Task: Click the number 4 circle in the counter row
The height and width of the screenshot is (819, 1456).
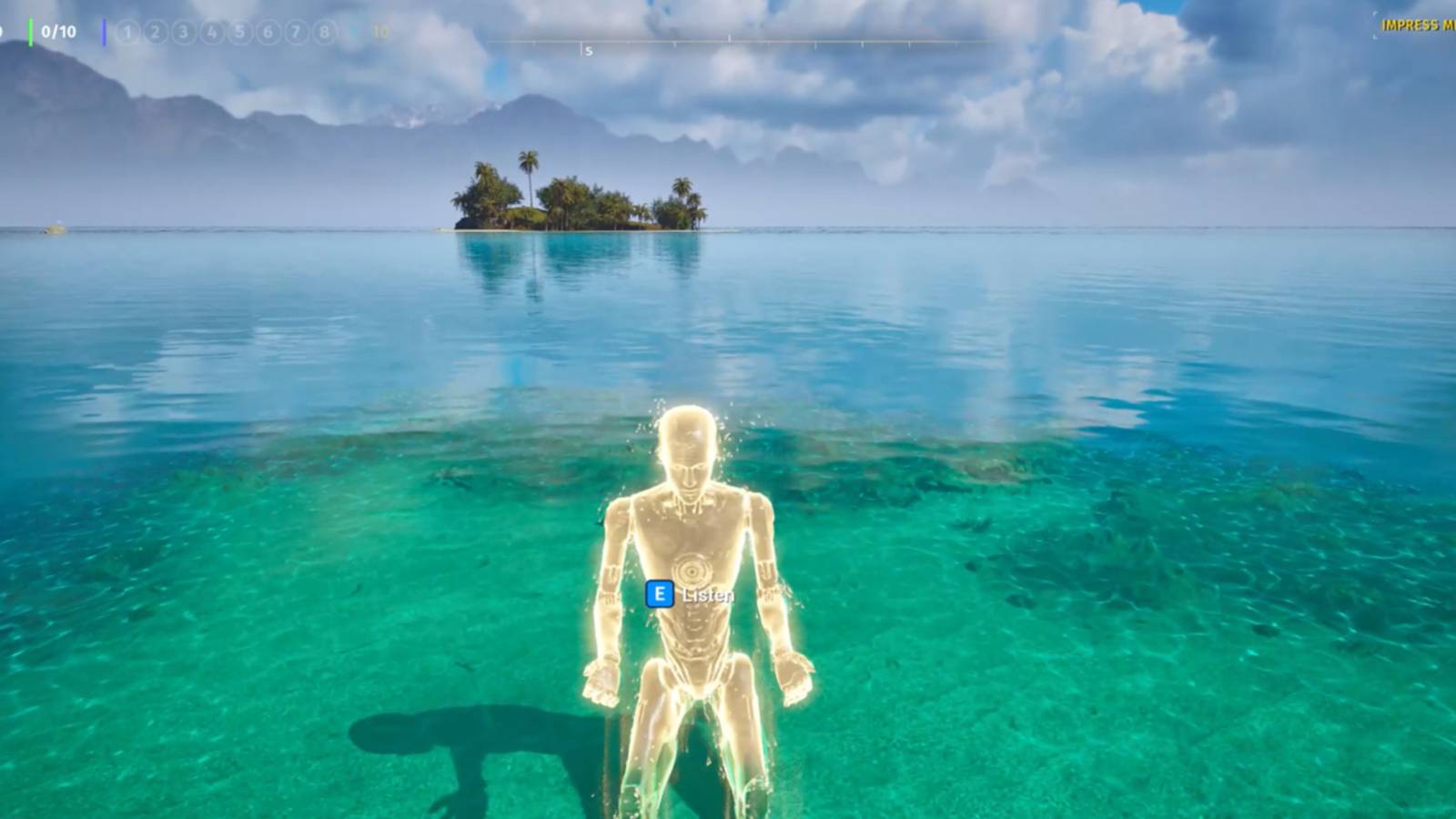Action: 211,31
